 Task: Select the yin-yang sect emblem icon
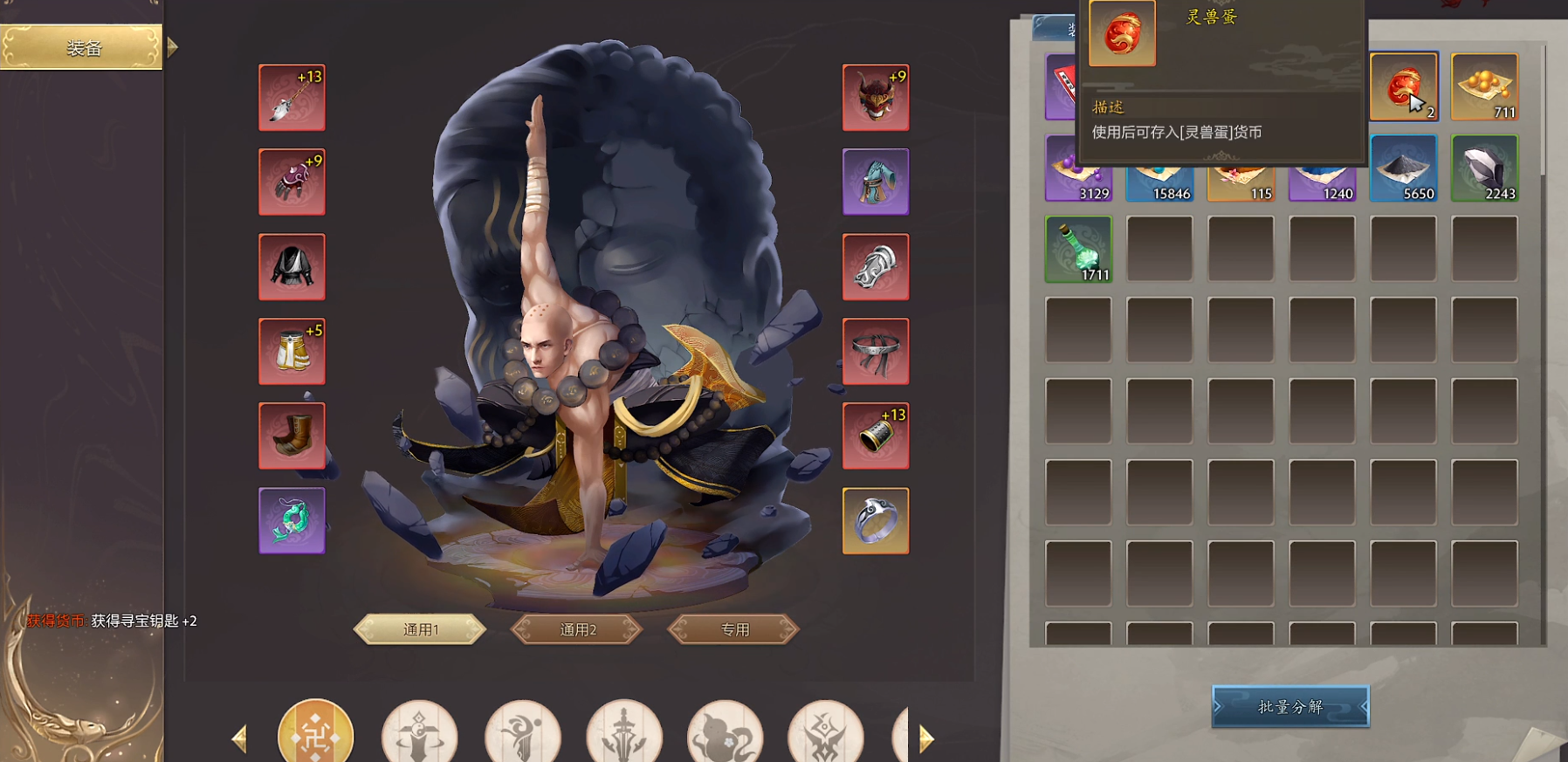421,736
